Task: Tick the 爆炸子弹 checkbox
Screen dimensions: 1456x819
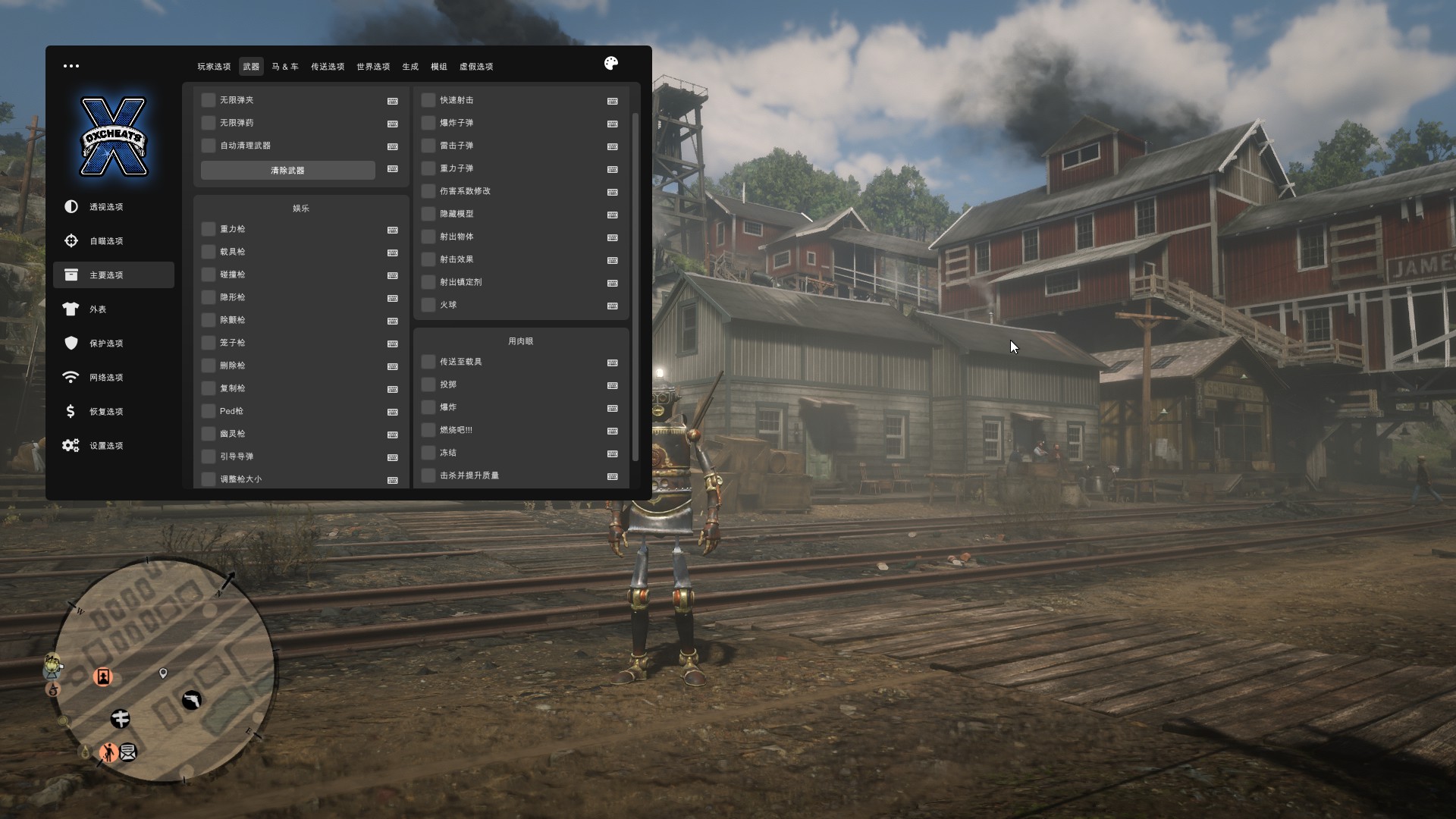Action: [x=428, y=123]
